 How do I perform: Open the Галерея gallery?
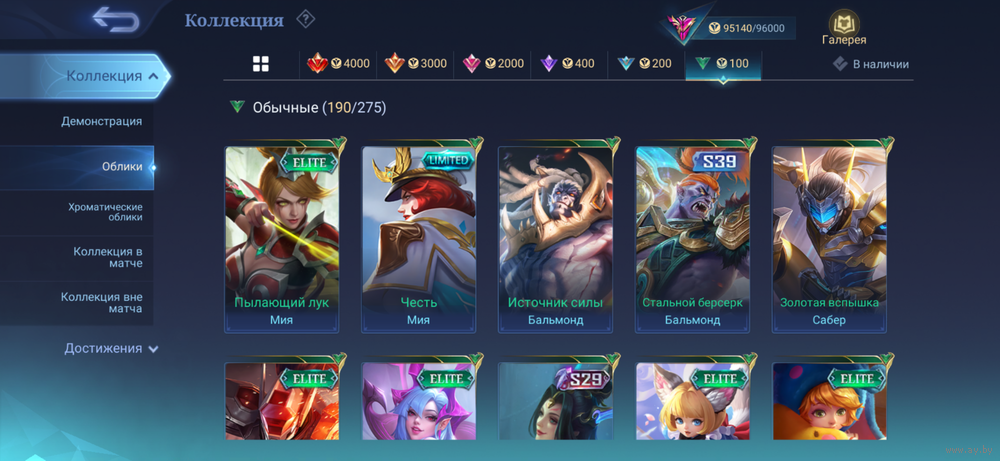coord(844,28)
